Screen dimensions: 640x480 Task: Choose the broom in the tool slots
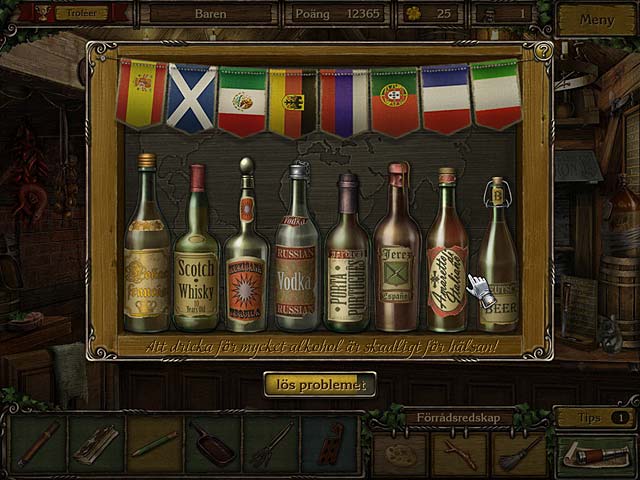pos(520,451)
